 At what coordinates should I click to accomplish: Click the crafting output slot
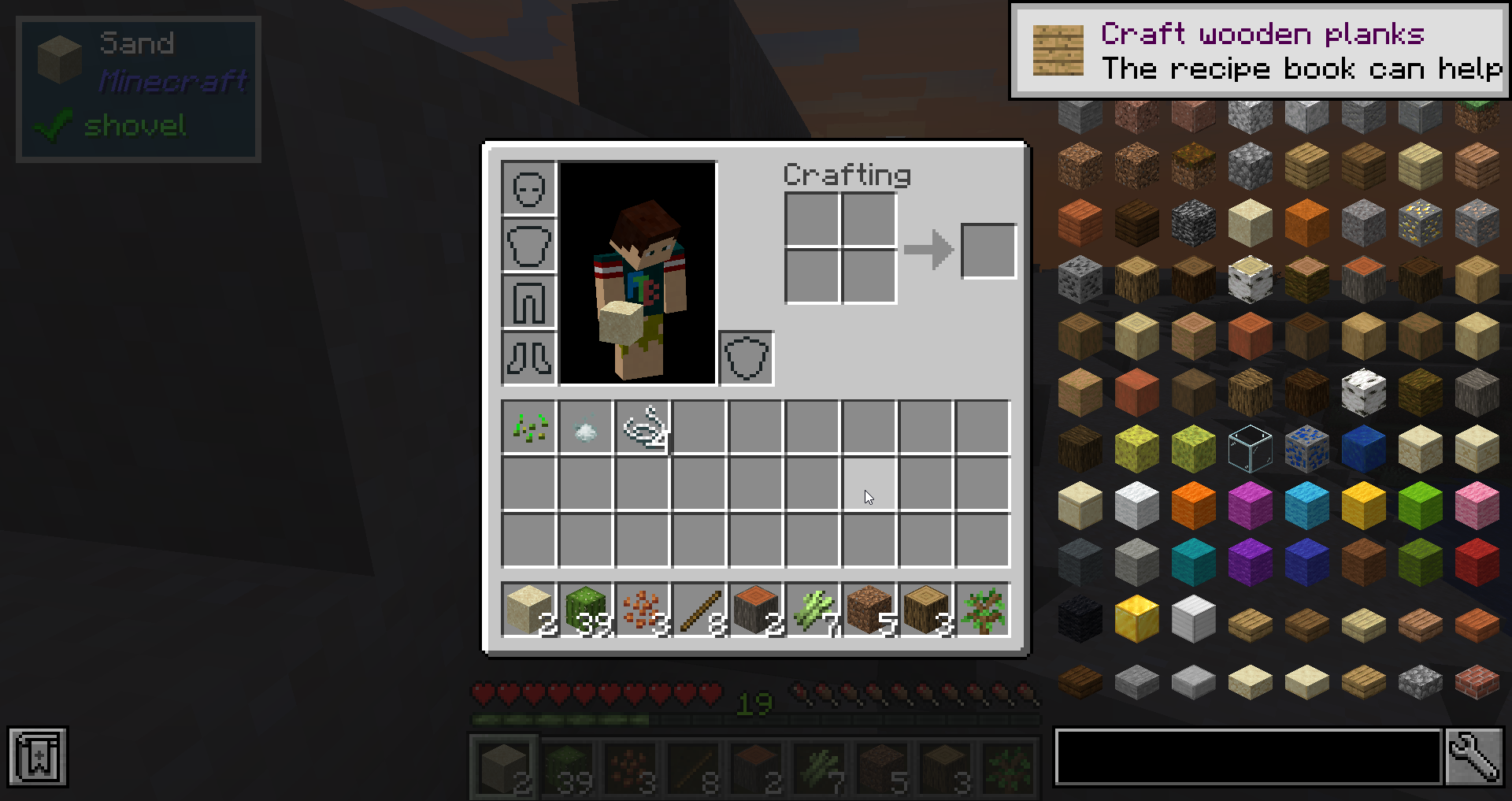click(x=988, y=251)
